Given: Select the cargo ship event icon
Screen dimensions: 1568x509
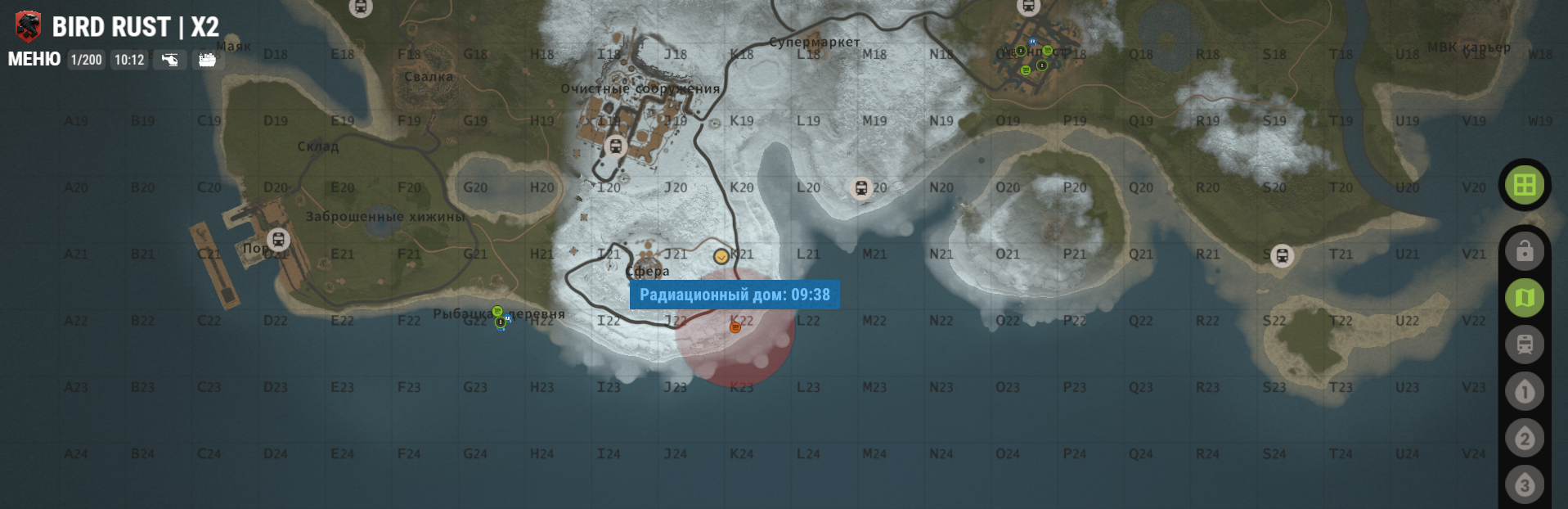Looking at the screenshot, I should (207, 60).
